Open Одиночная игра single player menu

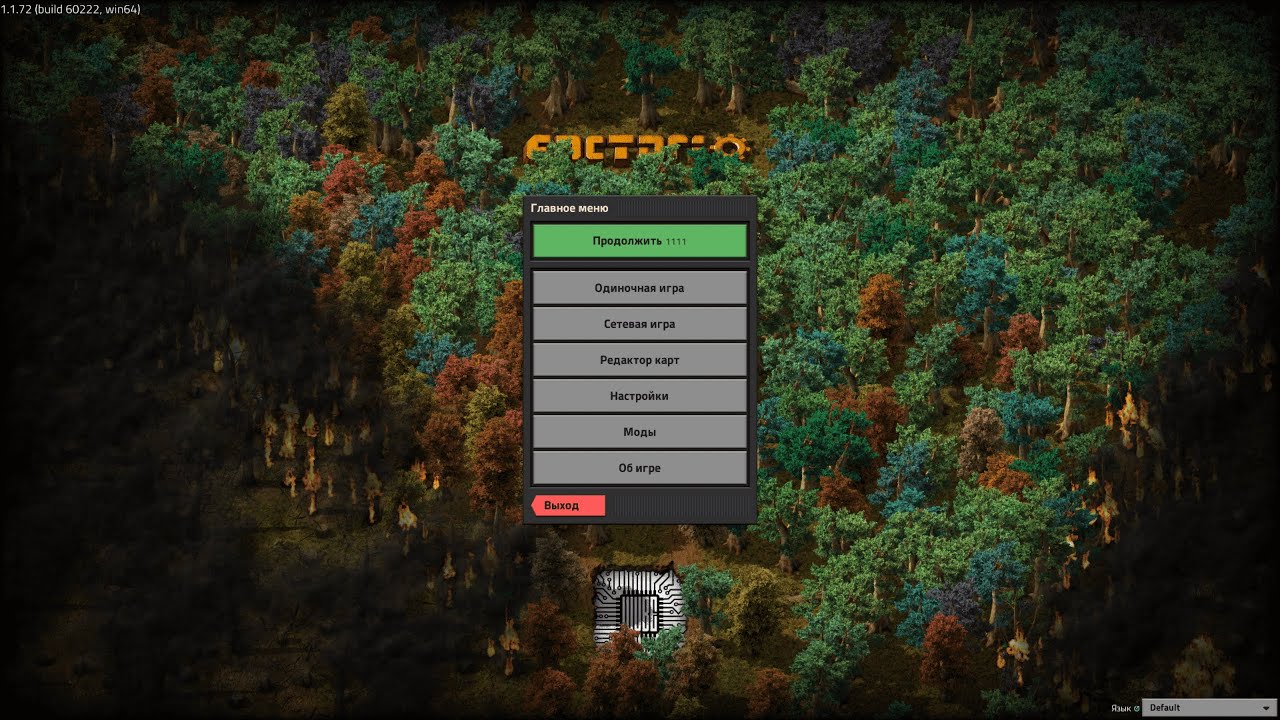click(x=639, y=288)
